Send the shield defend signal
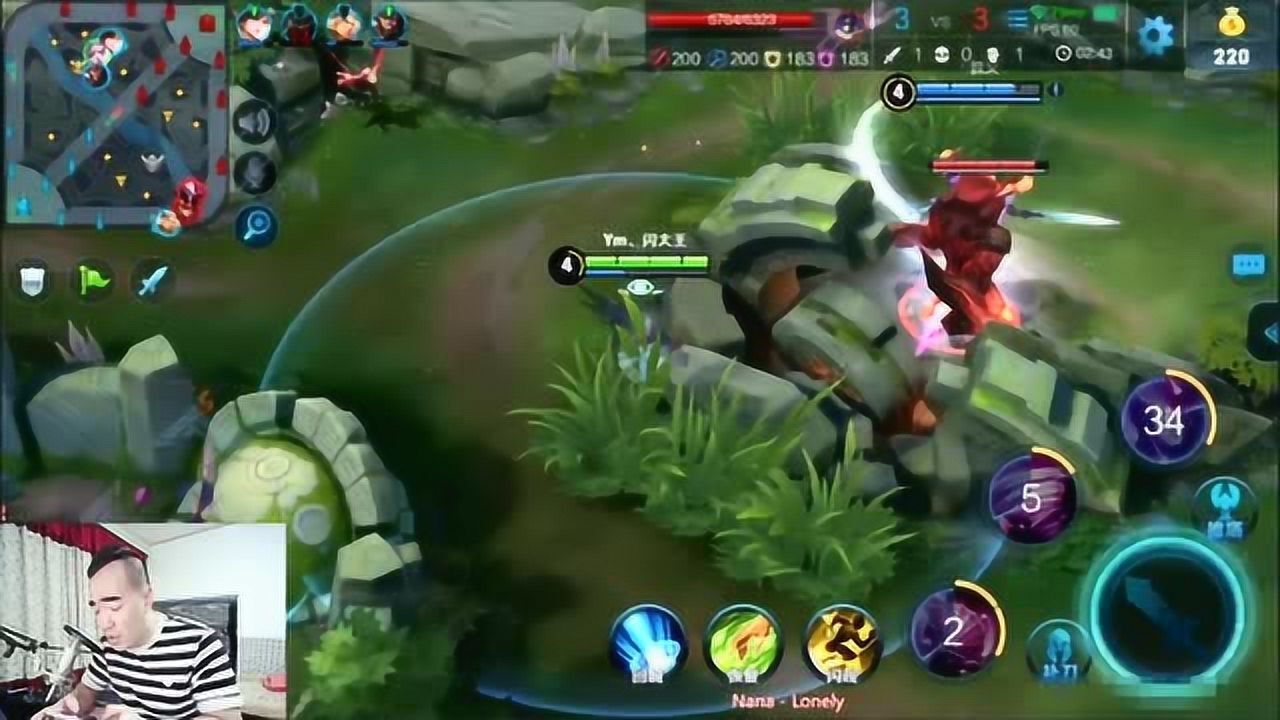 click(x=34, y=281)
